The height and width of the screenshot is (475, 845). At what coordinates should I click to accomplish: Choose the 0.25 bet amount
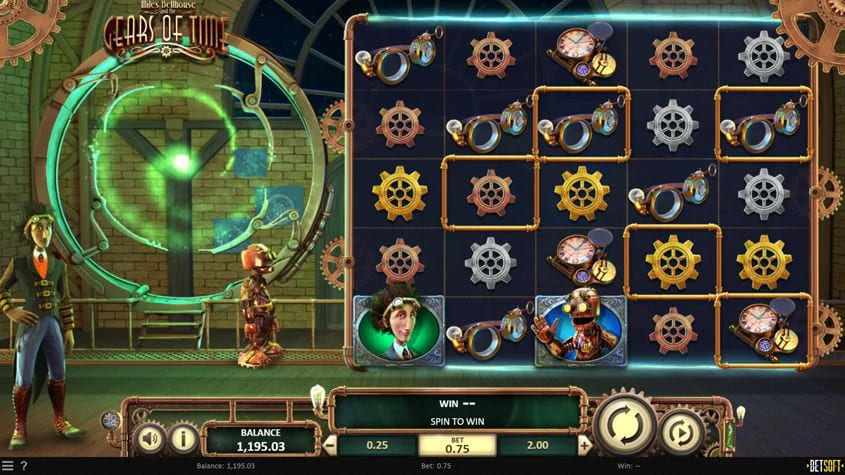point(377,444)
